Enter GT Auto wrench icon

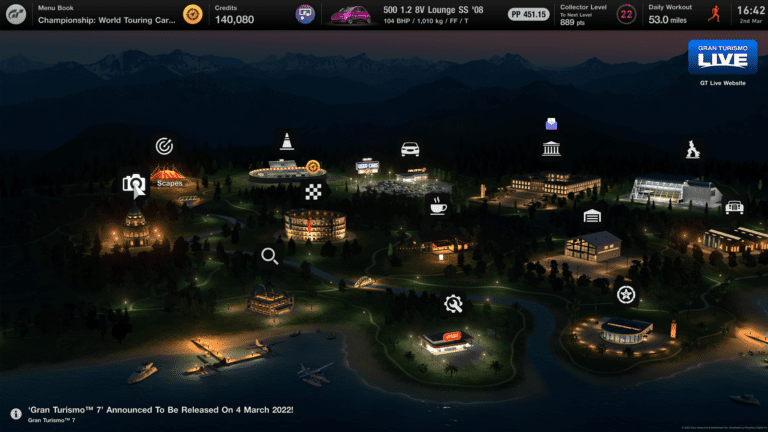453,302
